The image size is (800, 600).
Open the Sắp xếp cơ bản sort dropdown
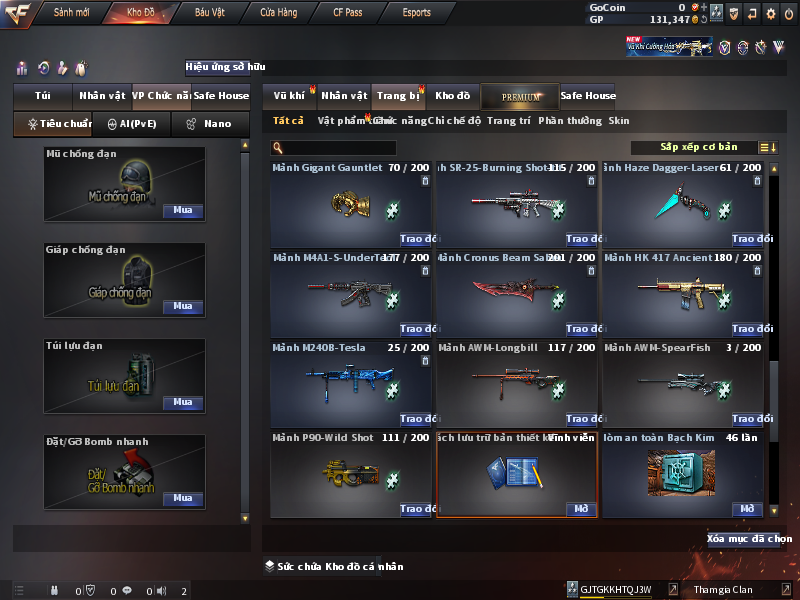click(700, 148)
